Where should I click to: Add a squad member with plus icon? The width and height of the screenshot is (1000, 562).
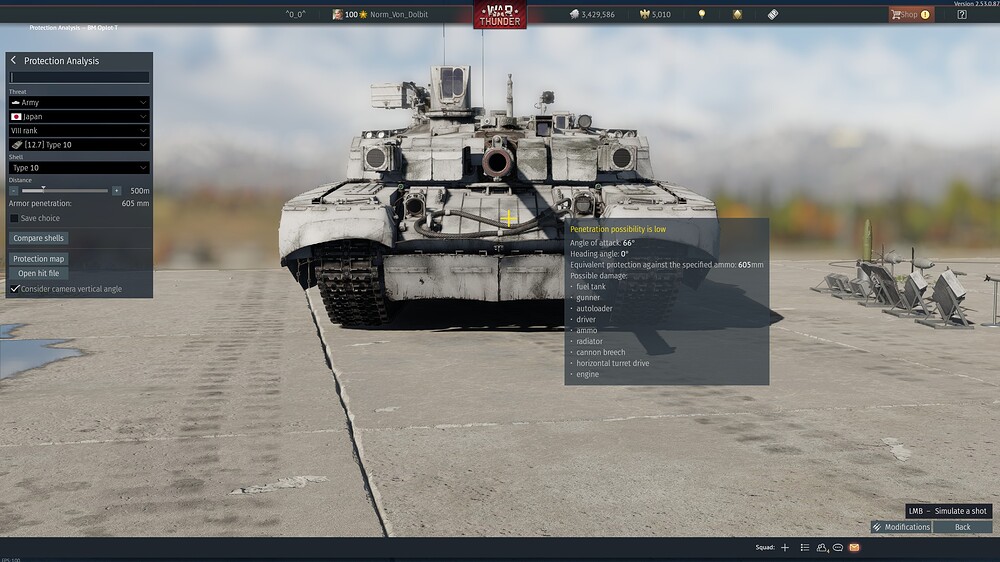point(785,548)
